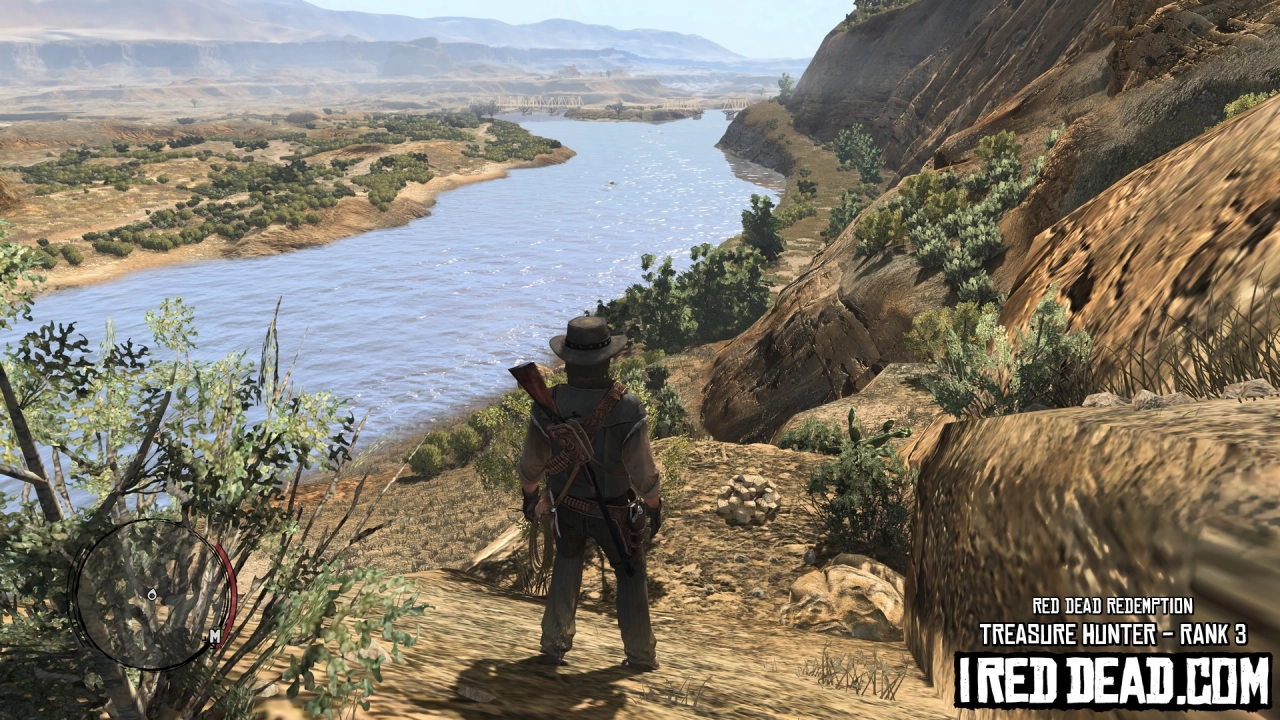Select the player arrow marker on the minimap
Screen dimensions: 1280x720
(x=152, y=594)
